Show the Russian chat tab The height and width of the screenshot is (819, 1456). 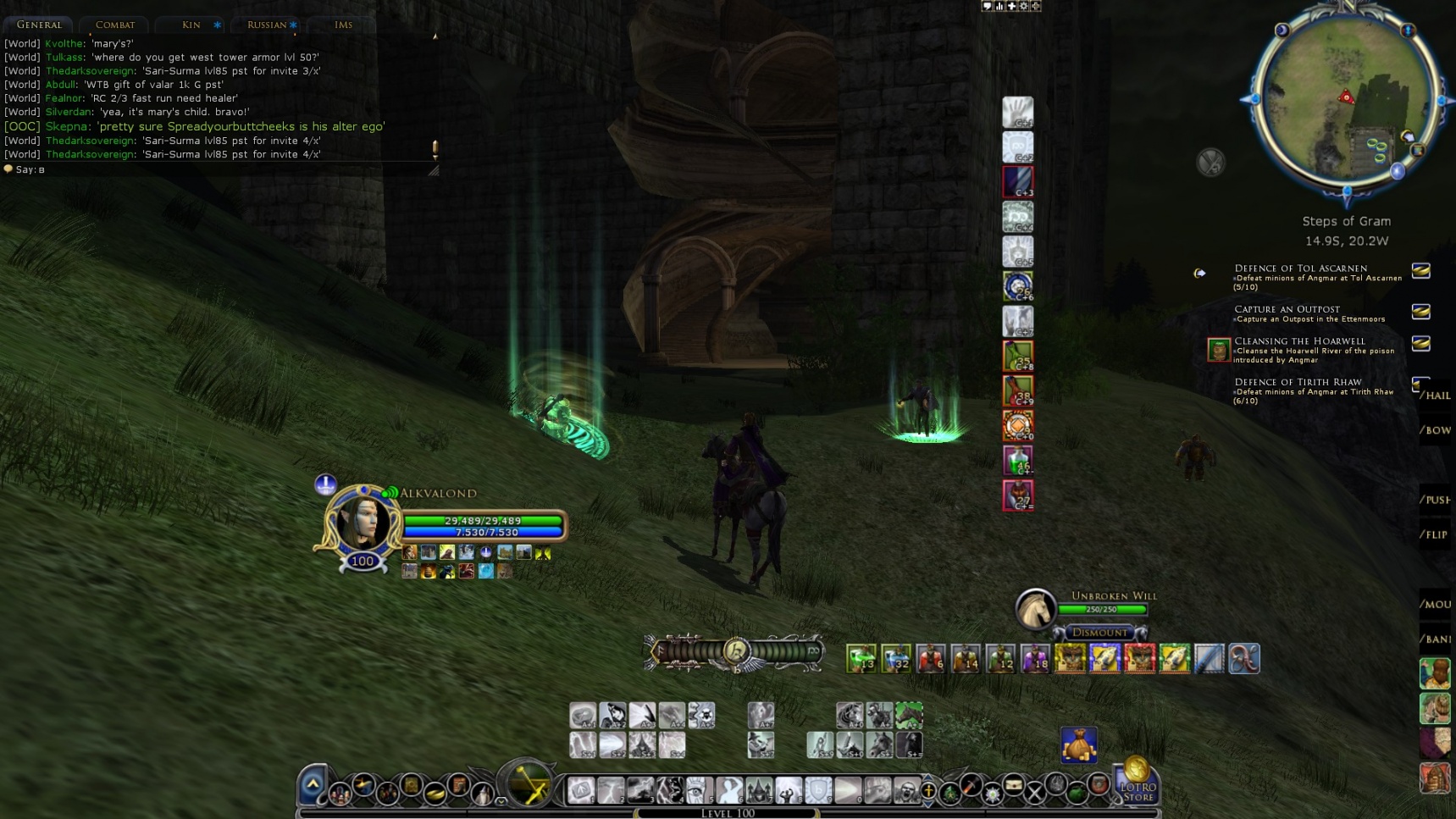click(x=267, y=25)
